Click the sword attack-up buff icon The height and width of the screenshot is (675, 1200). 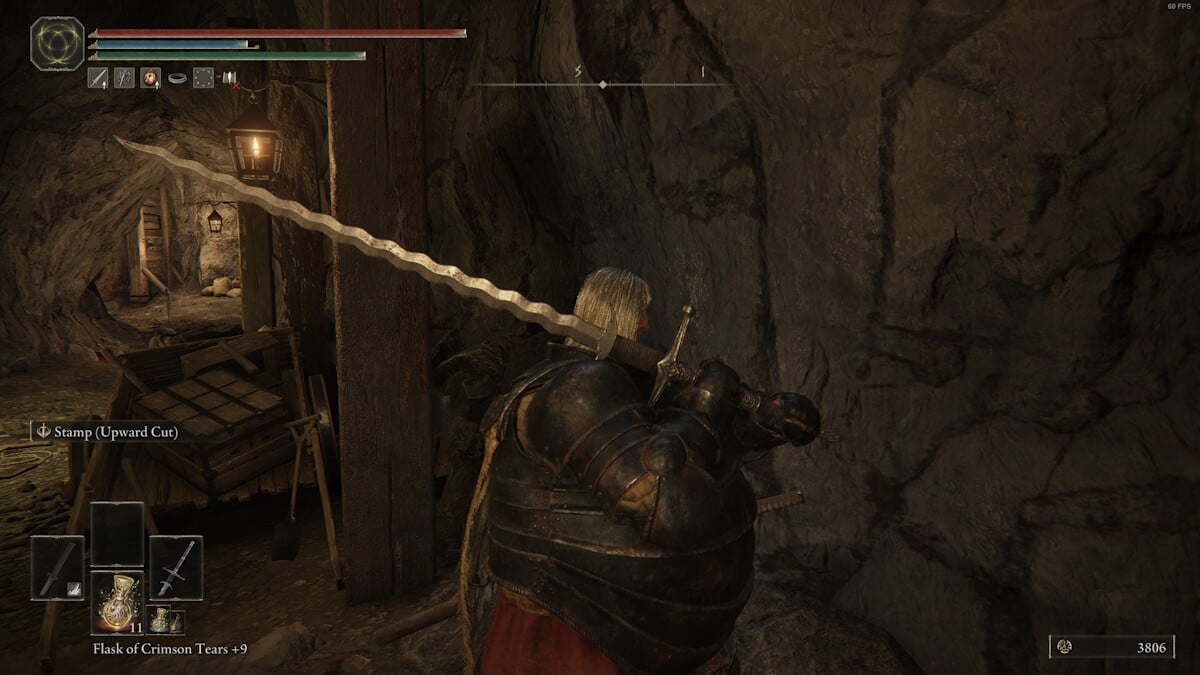coord(98,77)
